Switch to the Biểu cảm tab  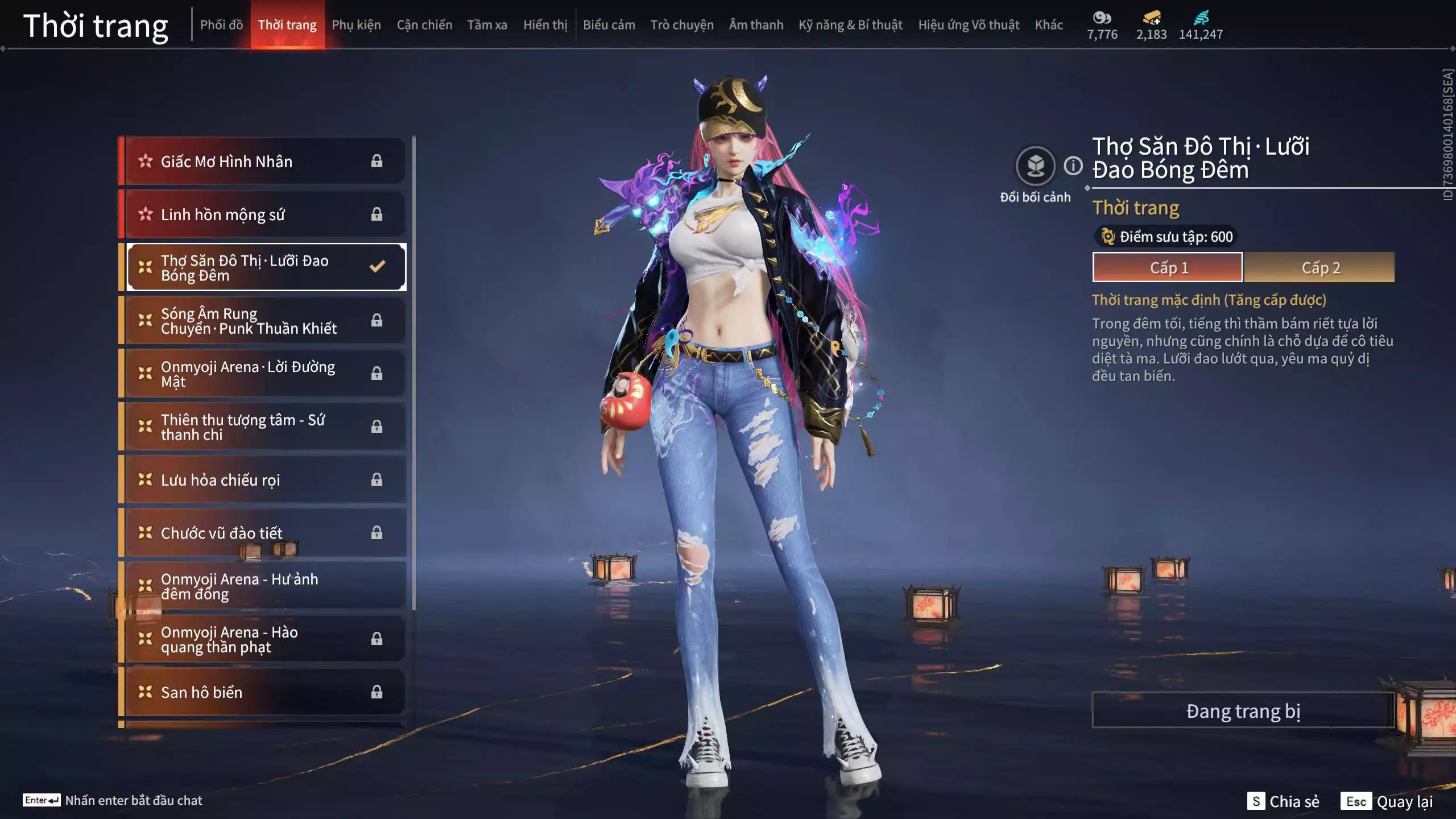[609, 25]
